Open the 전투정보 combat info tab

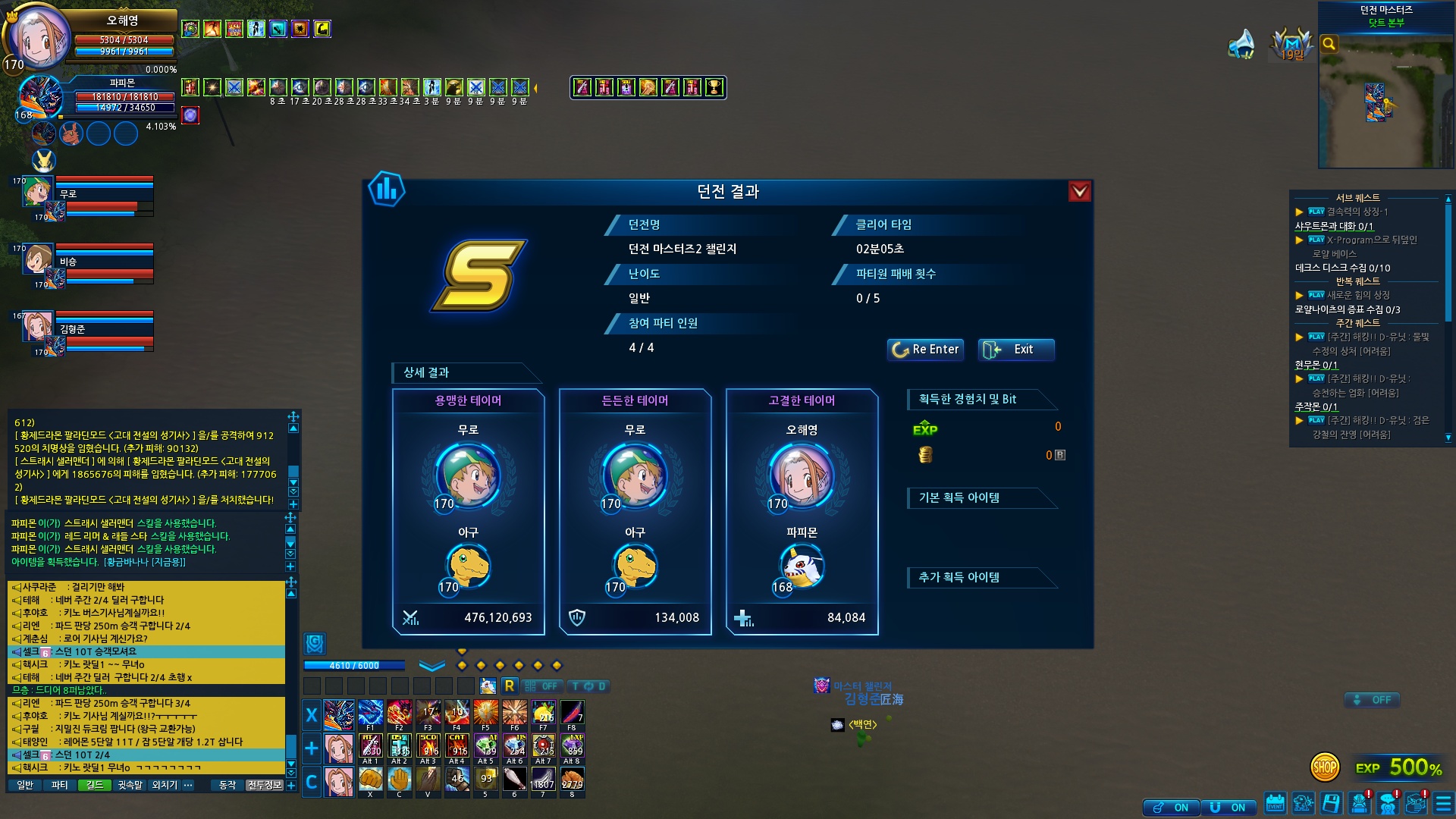pyautogui.click(x=264, y=785)
